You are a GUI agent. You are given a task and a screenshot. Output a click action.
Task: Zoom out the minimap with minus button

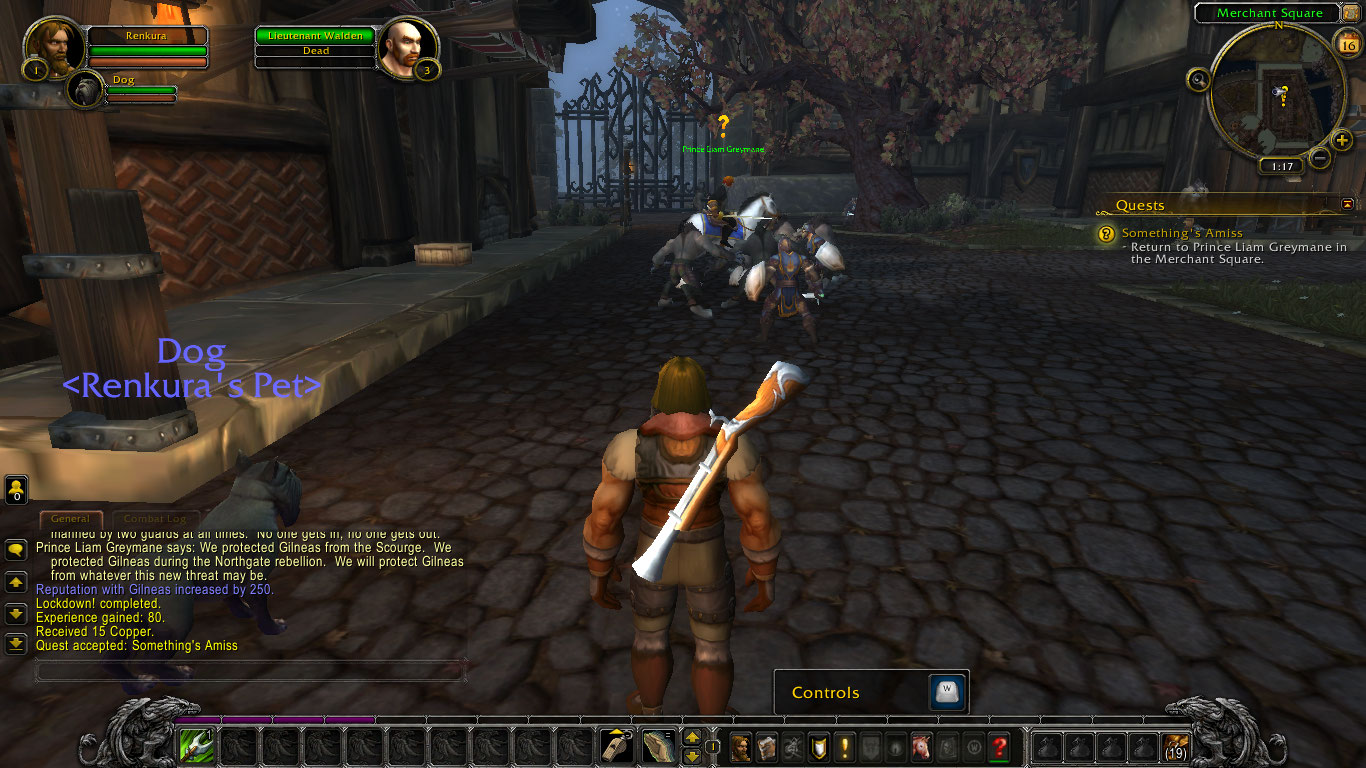pyautogui.click(x=1320, y=158)
